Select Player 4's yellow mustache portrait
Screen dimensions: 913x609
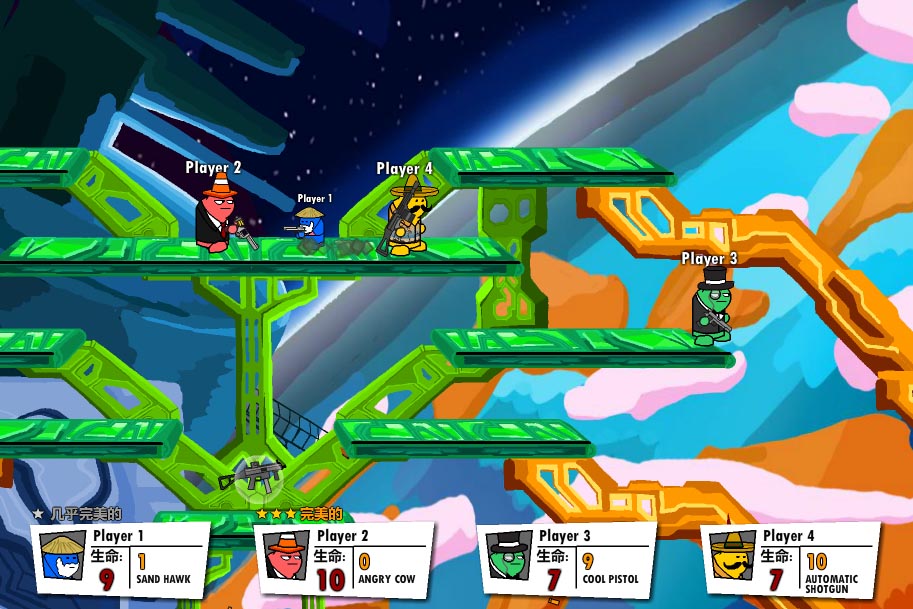point(733,556)
